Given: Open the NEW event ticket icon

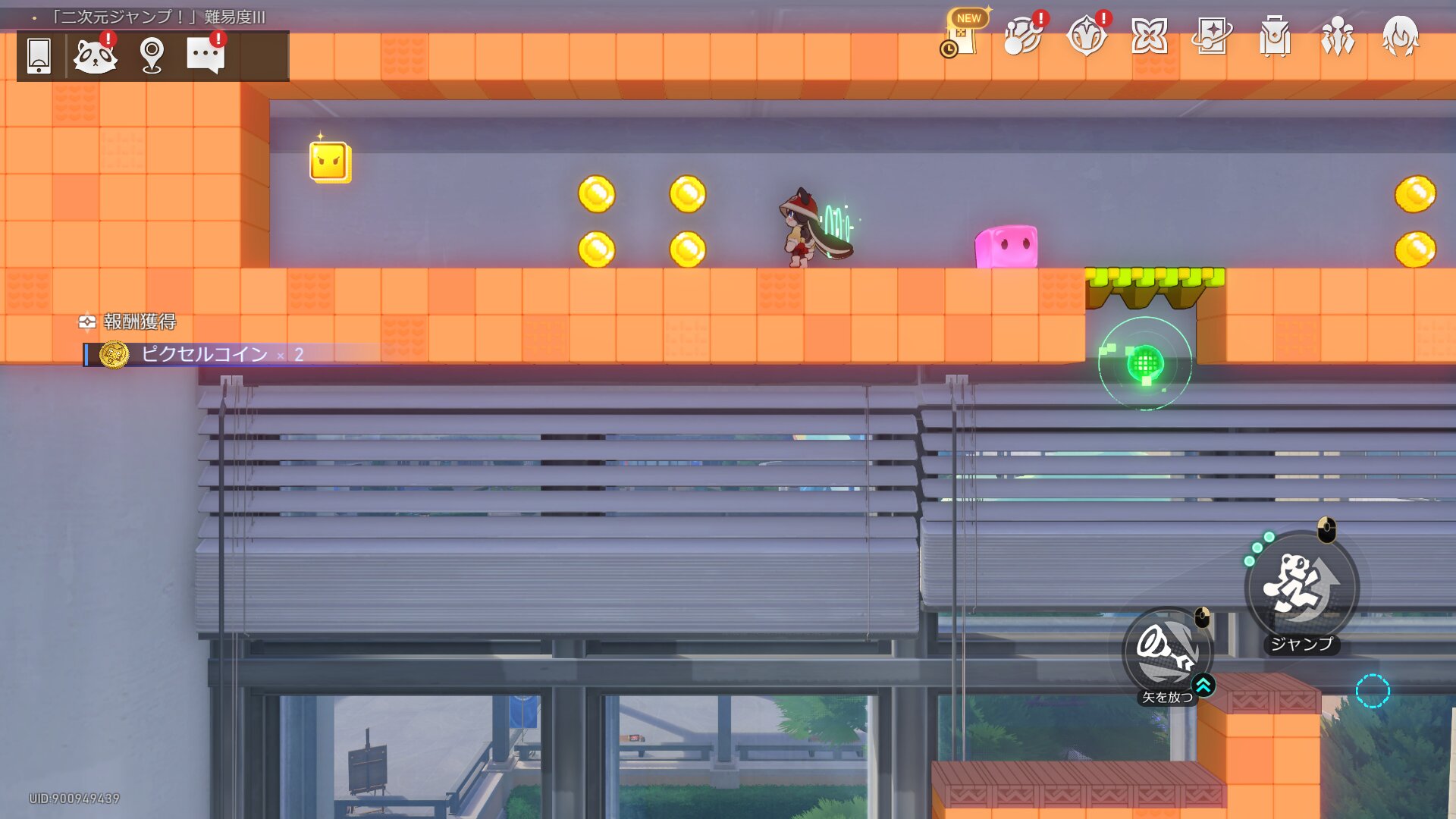Looking at the screenshot, I should [962, 36].
